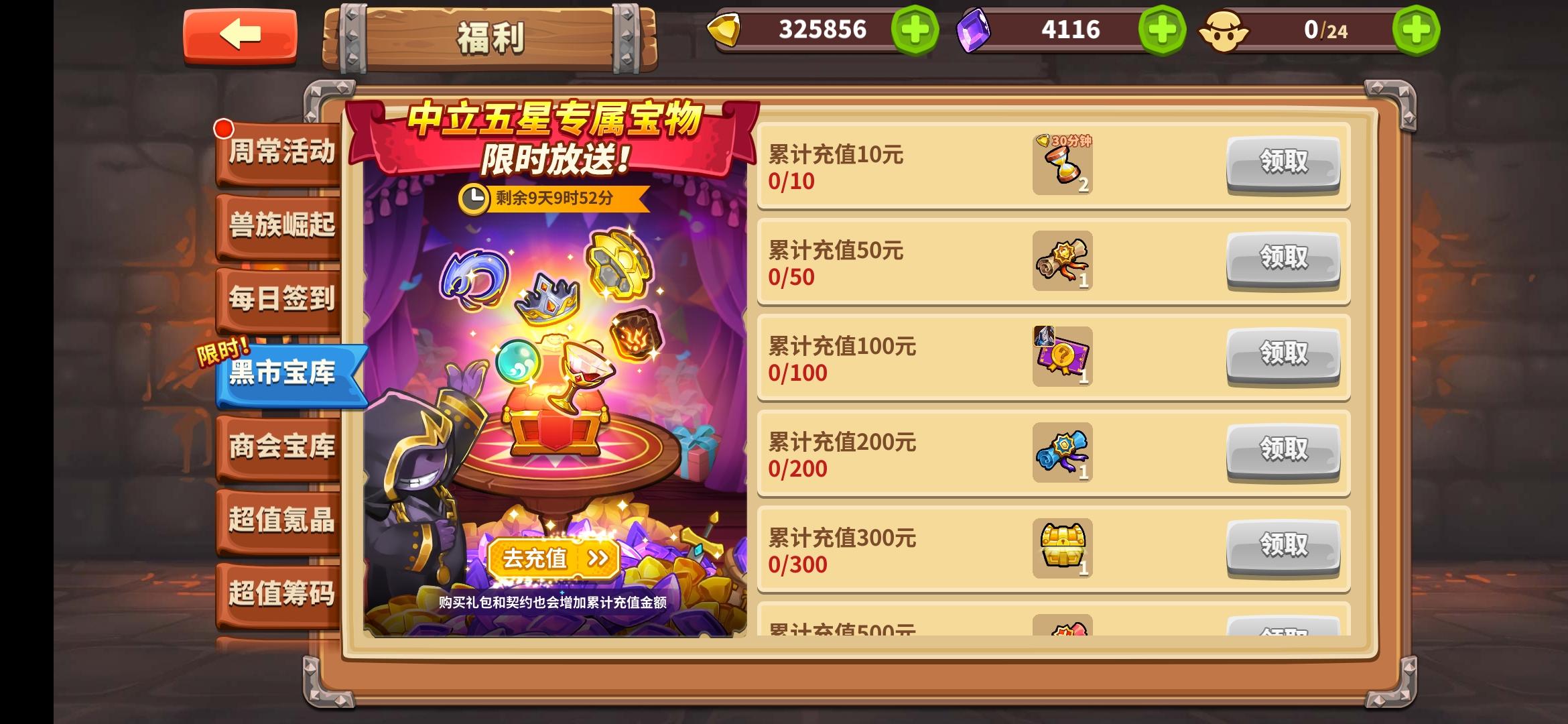Click the golden chest reward icon for 300元 tier
1568x724 pixels.
pos(1061,548)
